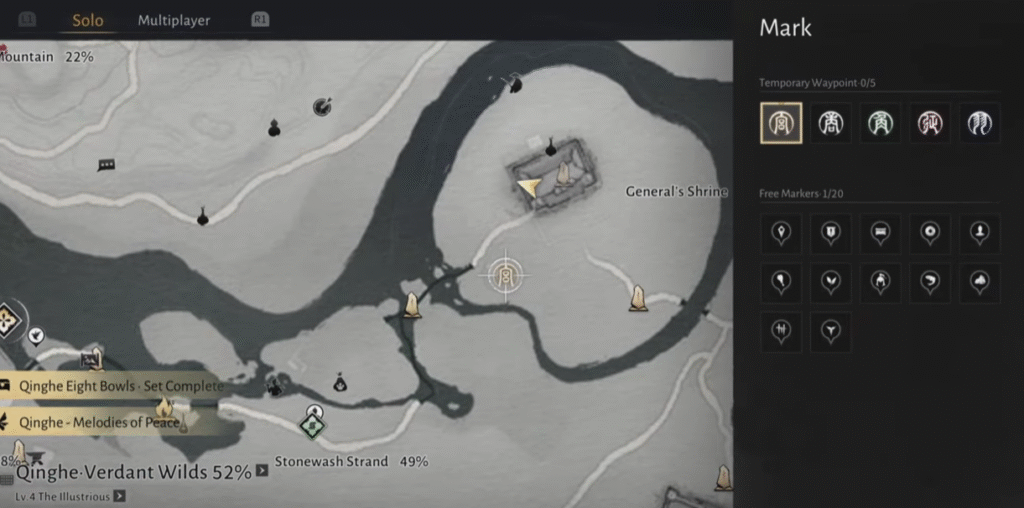1024x508 pixels.
Task: Open Qinghe Melodies of Peace notification
Action: [x=98, y=421]
